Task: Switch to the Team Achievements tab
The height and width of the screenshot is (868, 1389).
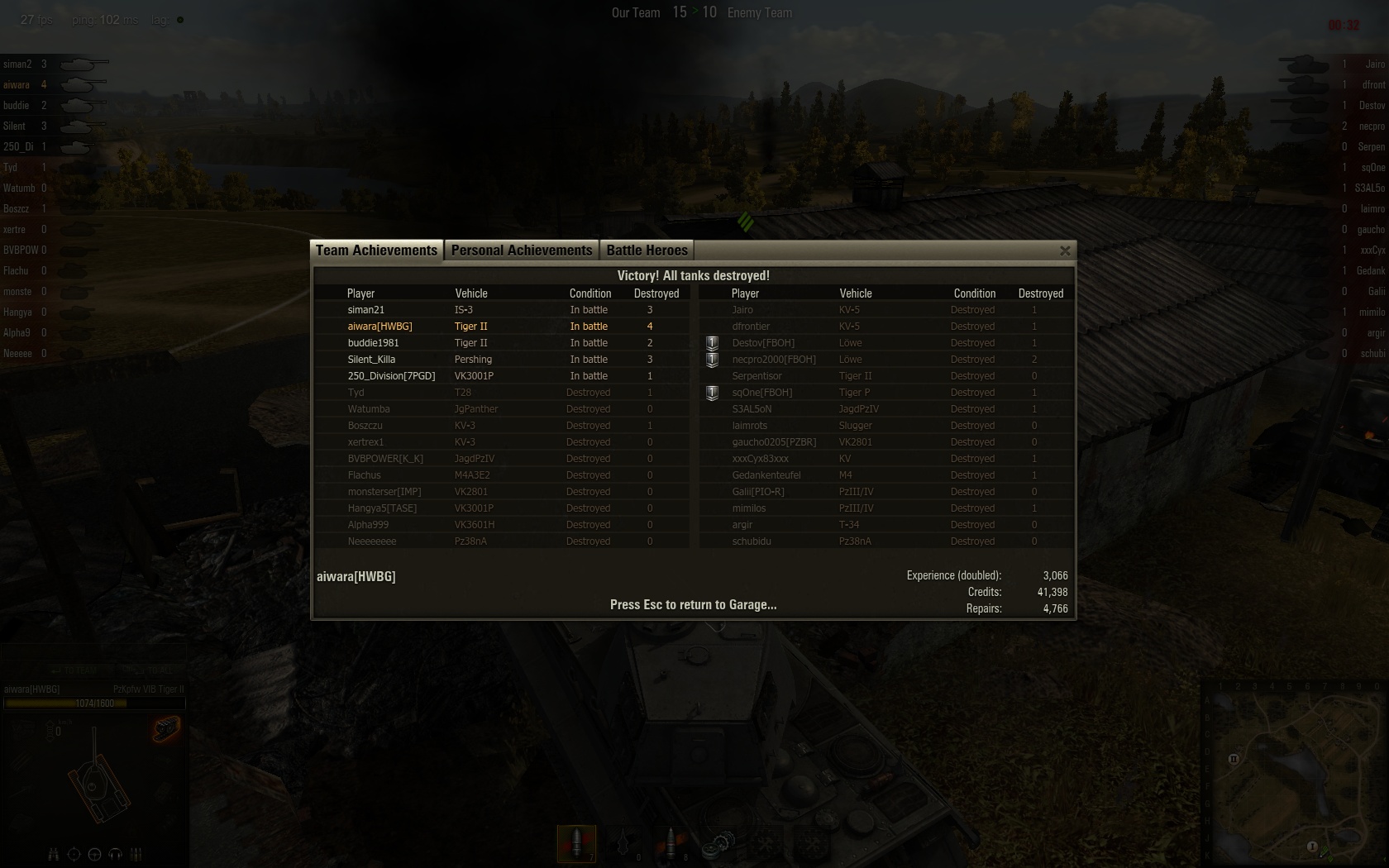Action: [376, 250]
